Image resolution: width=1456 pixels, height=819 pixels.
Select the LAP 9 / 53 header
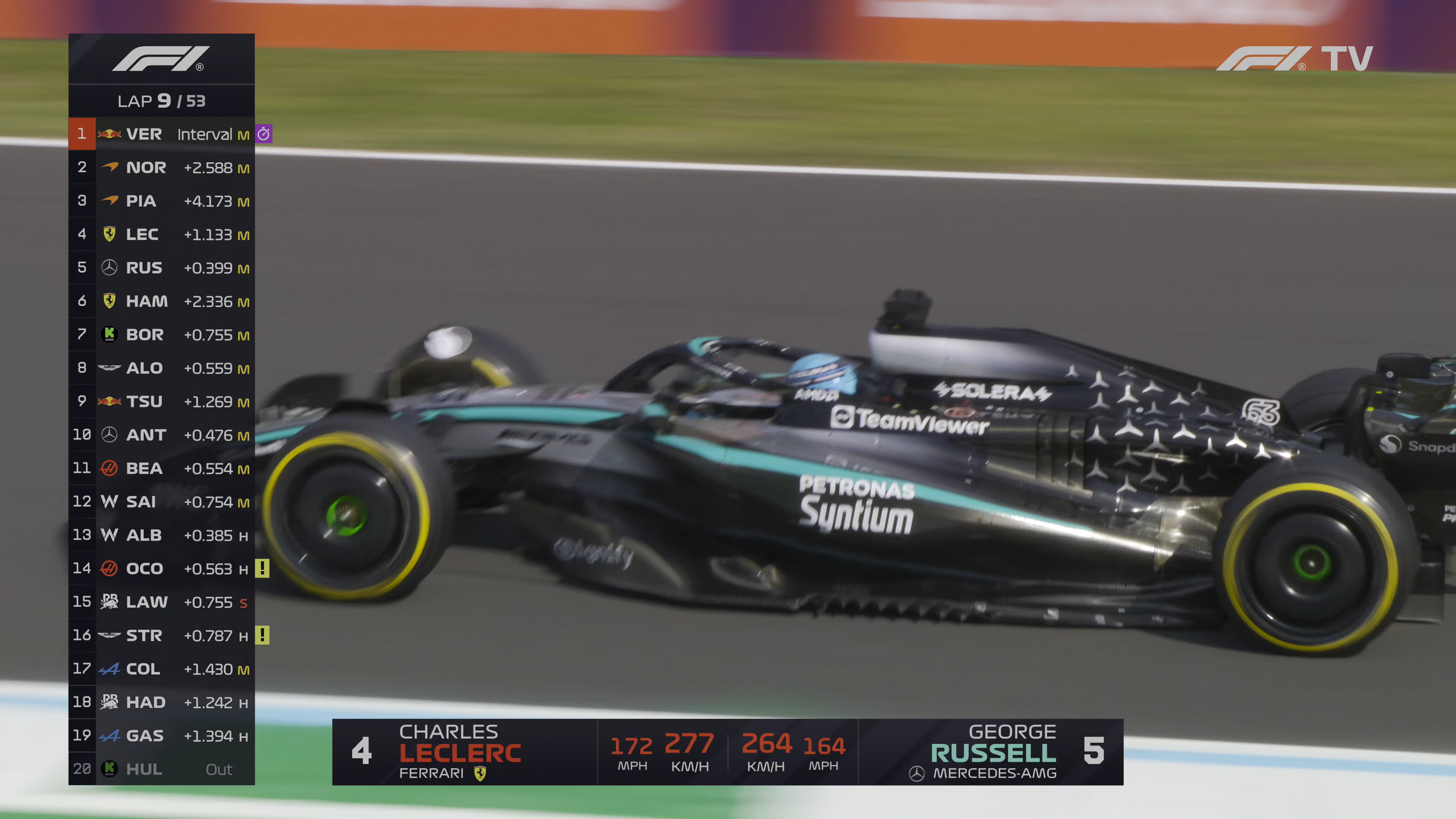tap(161, 101)
